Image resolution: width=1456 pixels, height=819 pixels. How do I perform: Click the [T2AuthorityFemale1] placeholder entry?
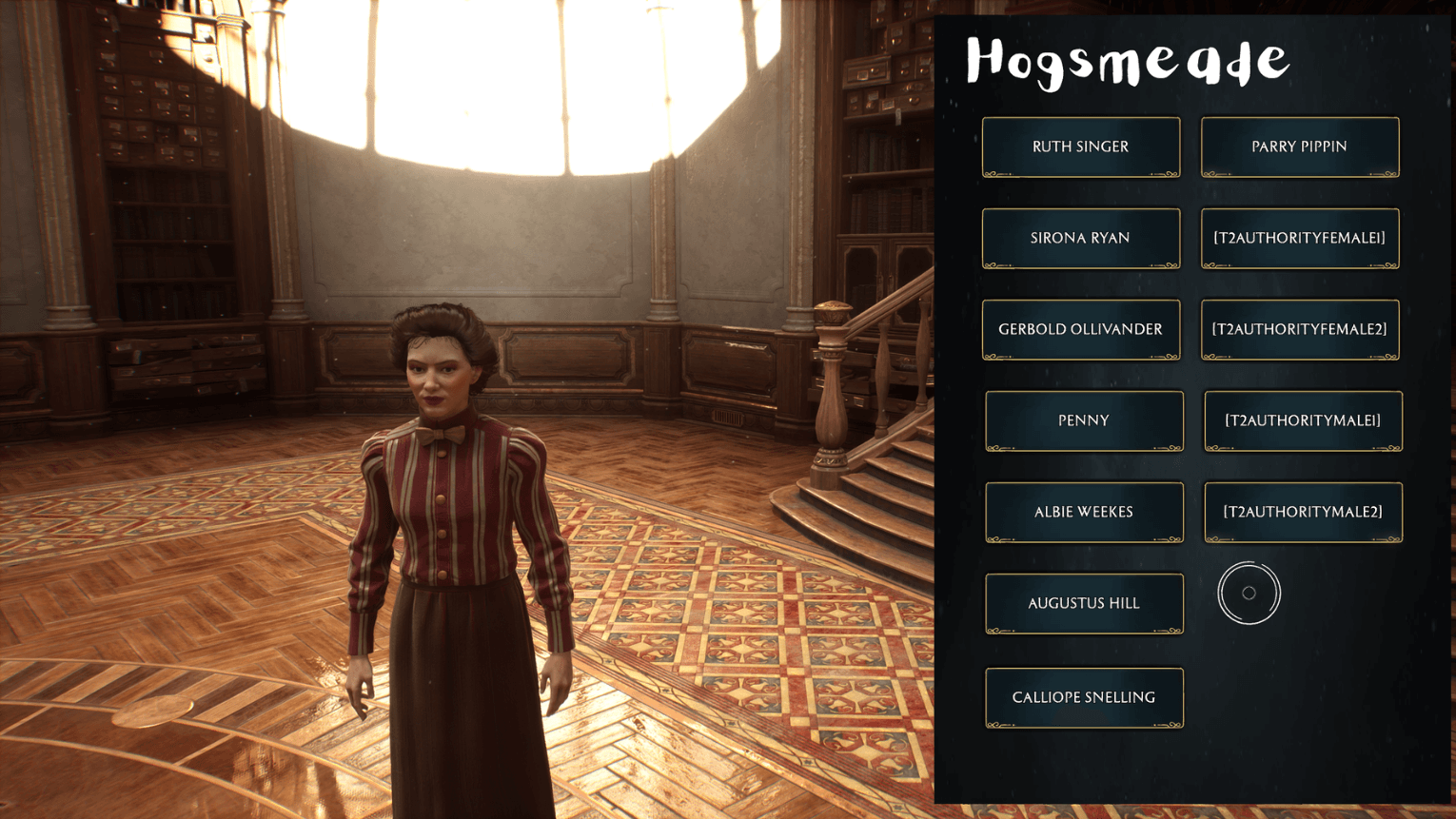(1299, 238)
